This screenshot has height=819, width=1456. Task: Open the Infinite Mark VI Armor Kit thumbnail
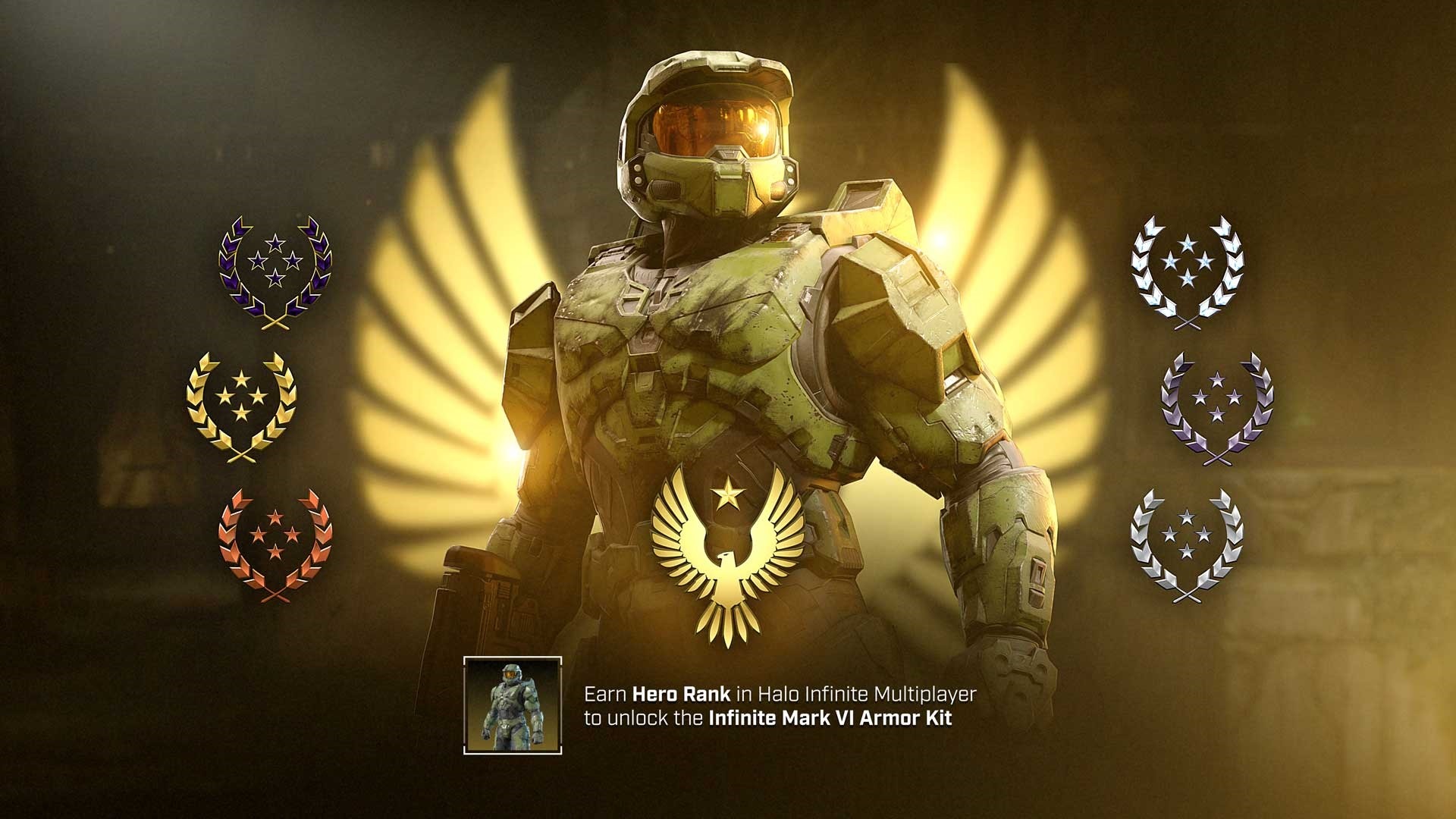pos(513,705)
